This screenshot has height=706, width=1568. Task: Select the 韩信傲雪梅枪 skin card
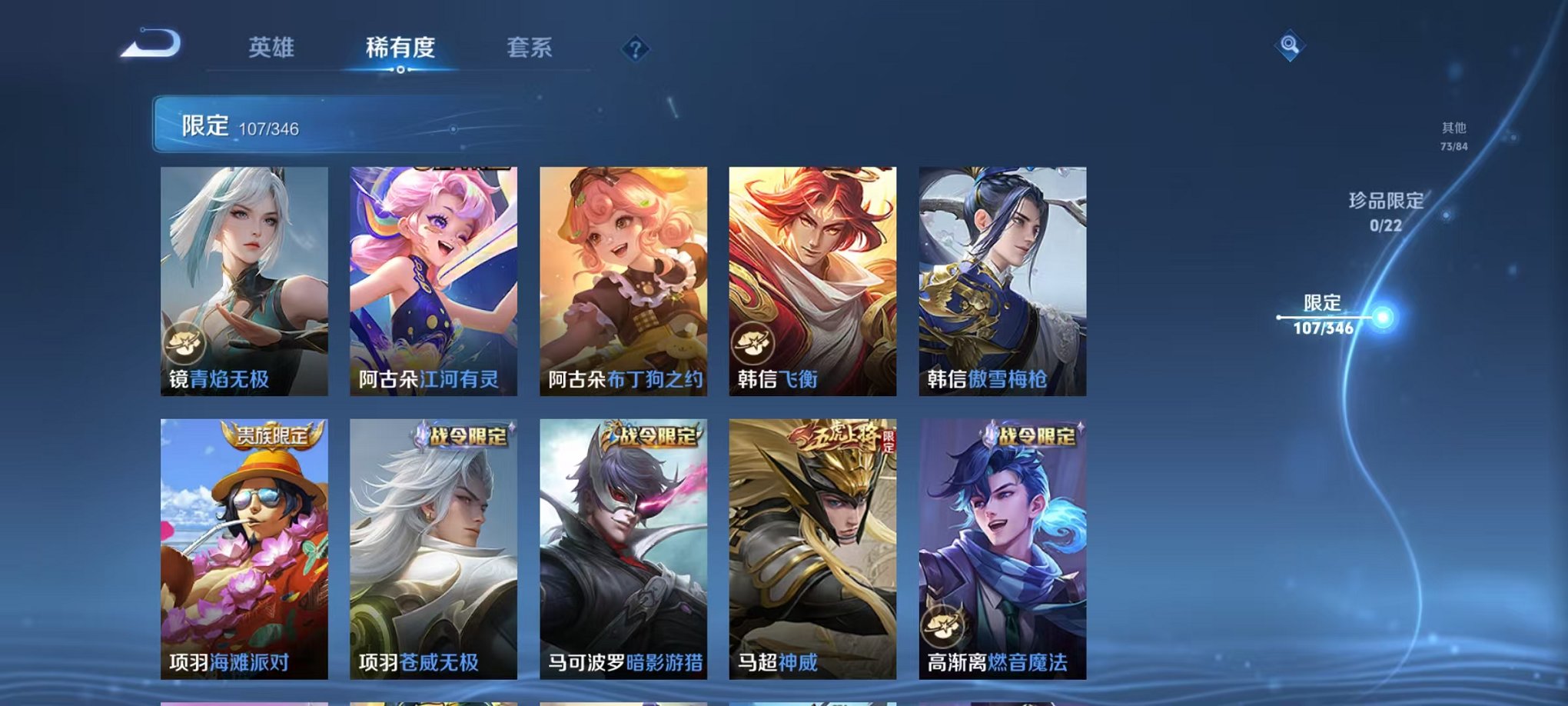pyautogui.click(x=999, y=281)
